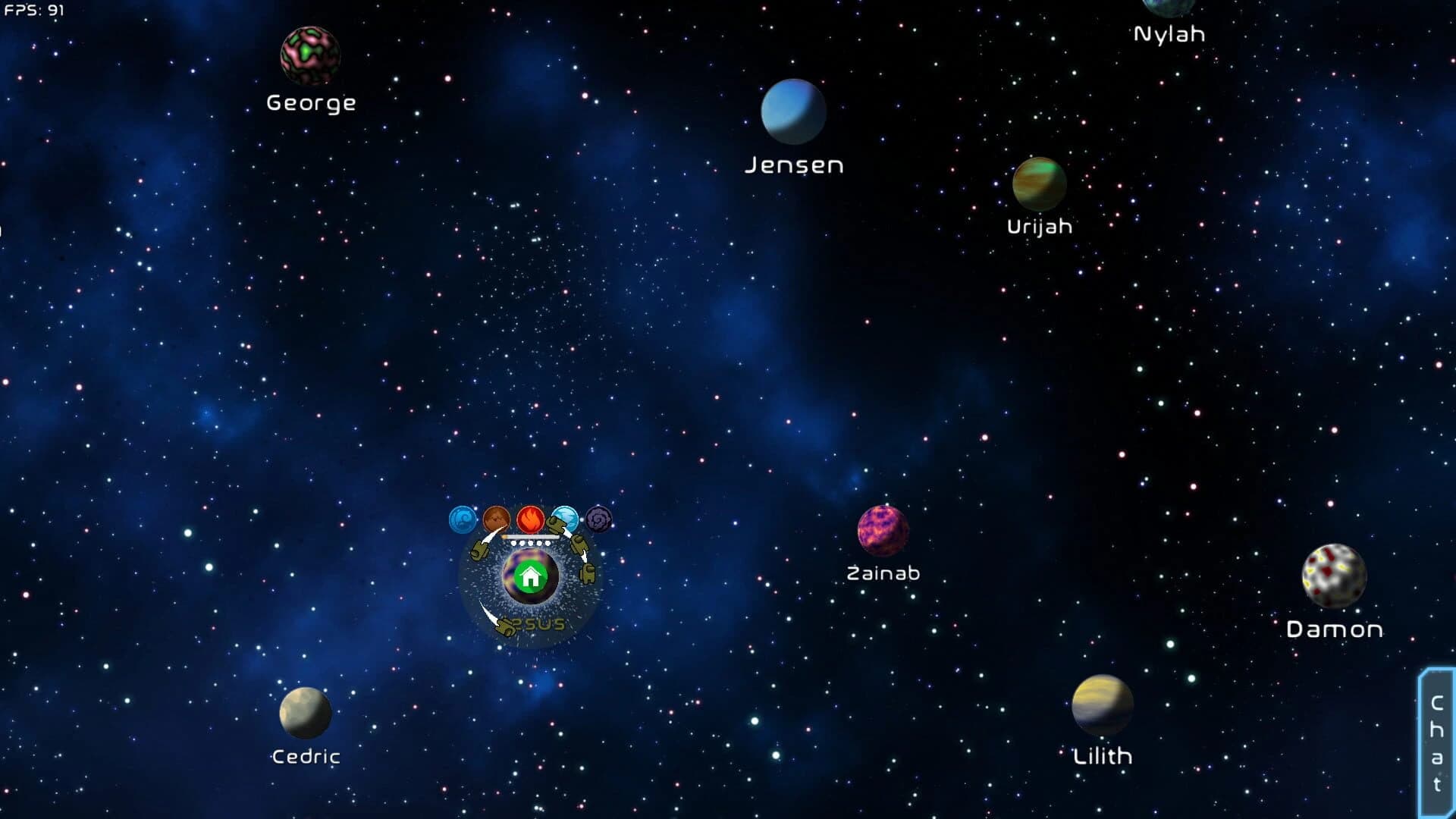Select planet Jensen
This screenshot has height=819, width=1456.
coord(792,112)
